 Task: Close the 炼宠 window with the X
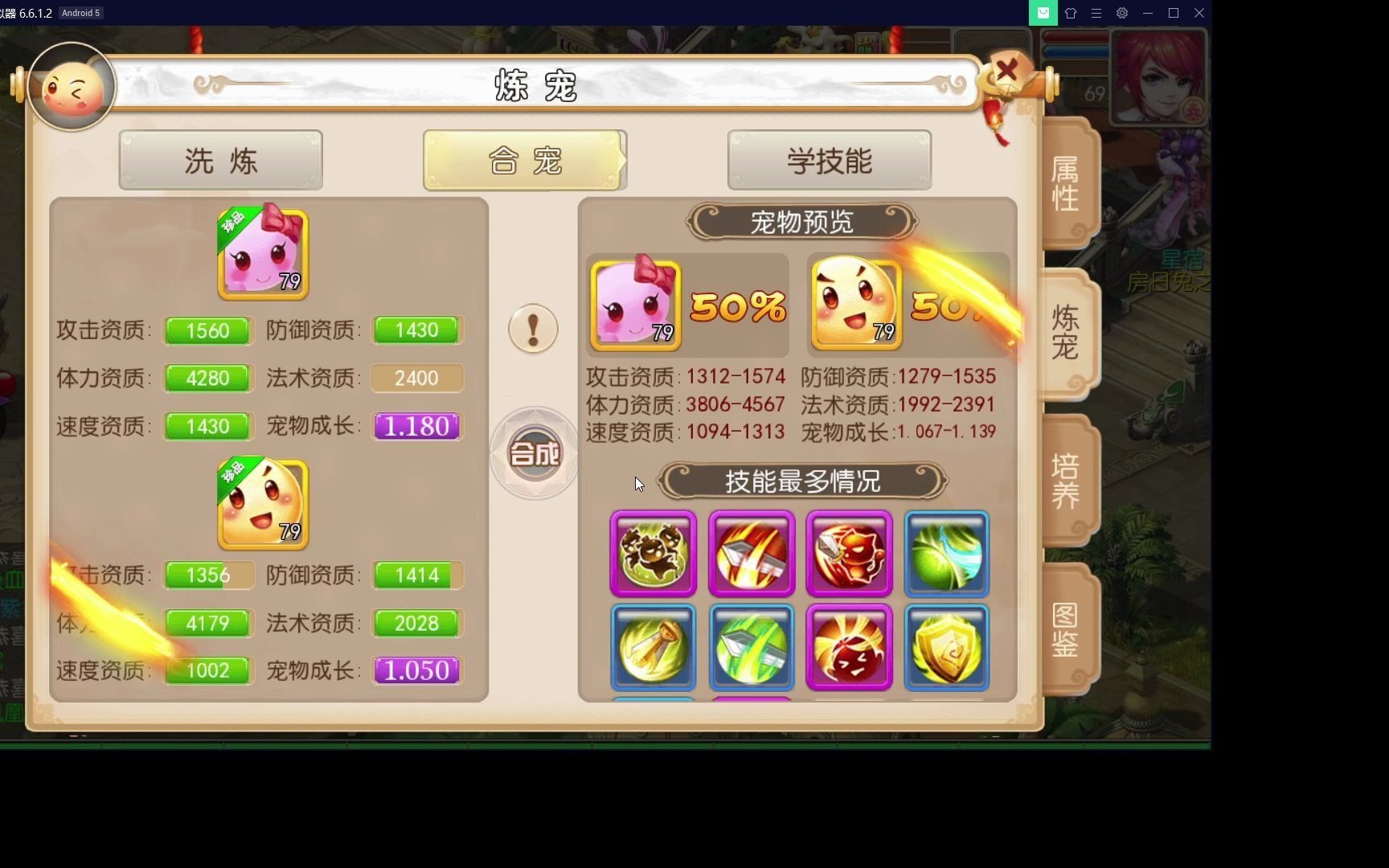[1007, 71]
